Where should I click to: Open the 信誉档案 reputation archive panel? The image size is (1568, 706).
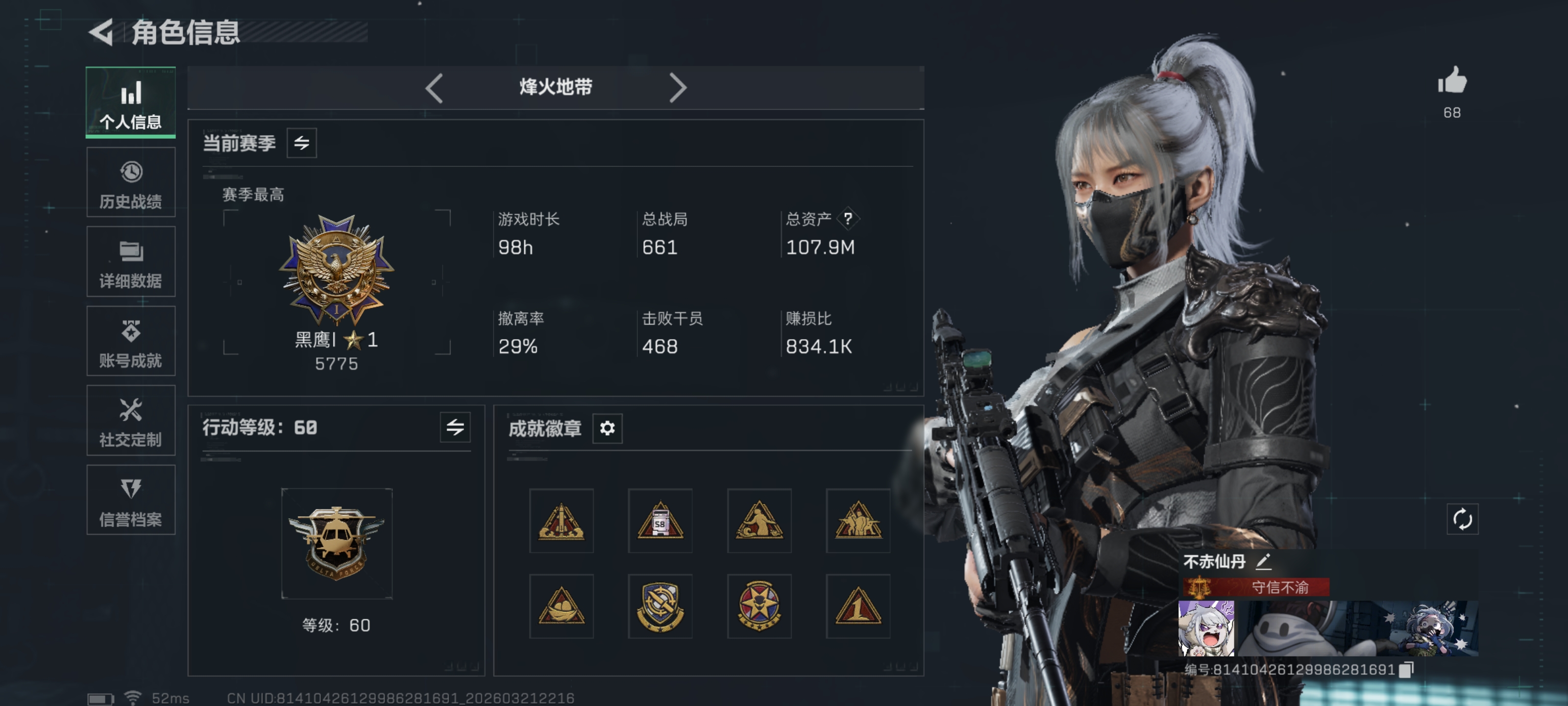click(x=130, y=500)
